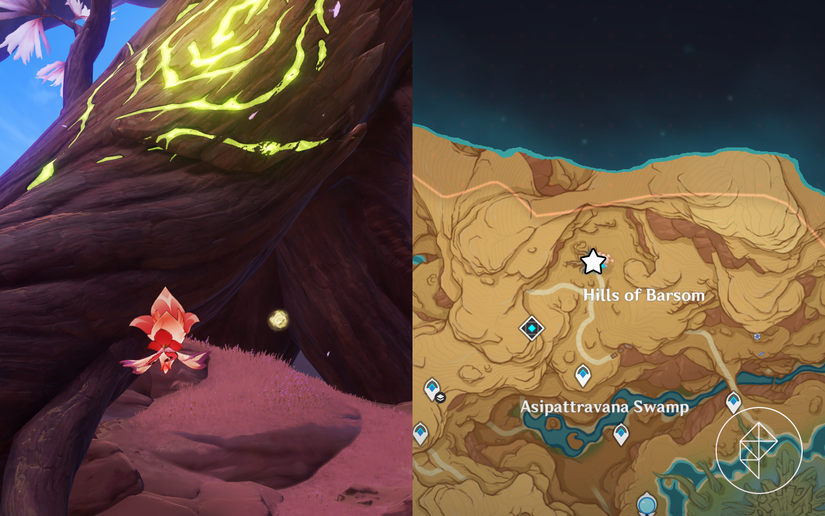The width and height of the screenshot is (825, 516).
Task: Select the diamond-shaped domain marker
Action: [x=532, y=327]
